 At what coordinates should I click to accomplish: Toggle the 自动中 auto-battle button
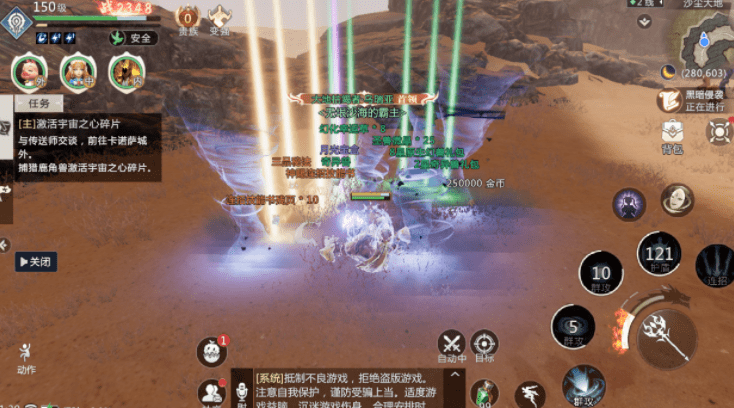451,345
